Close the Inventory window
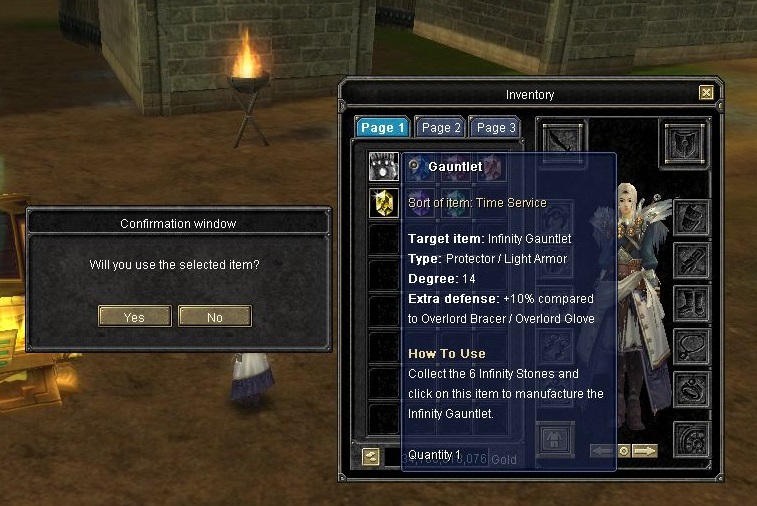This screenshot has height=506, width=757. (706, 93)
